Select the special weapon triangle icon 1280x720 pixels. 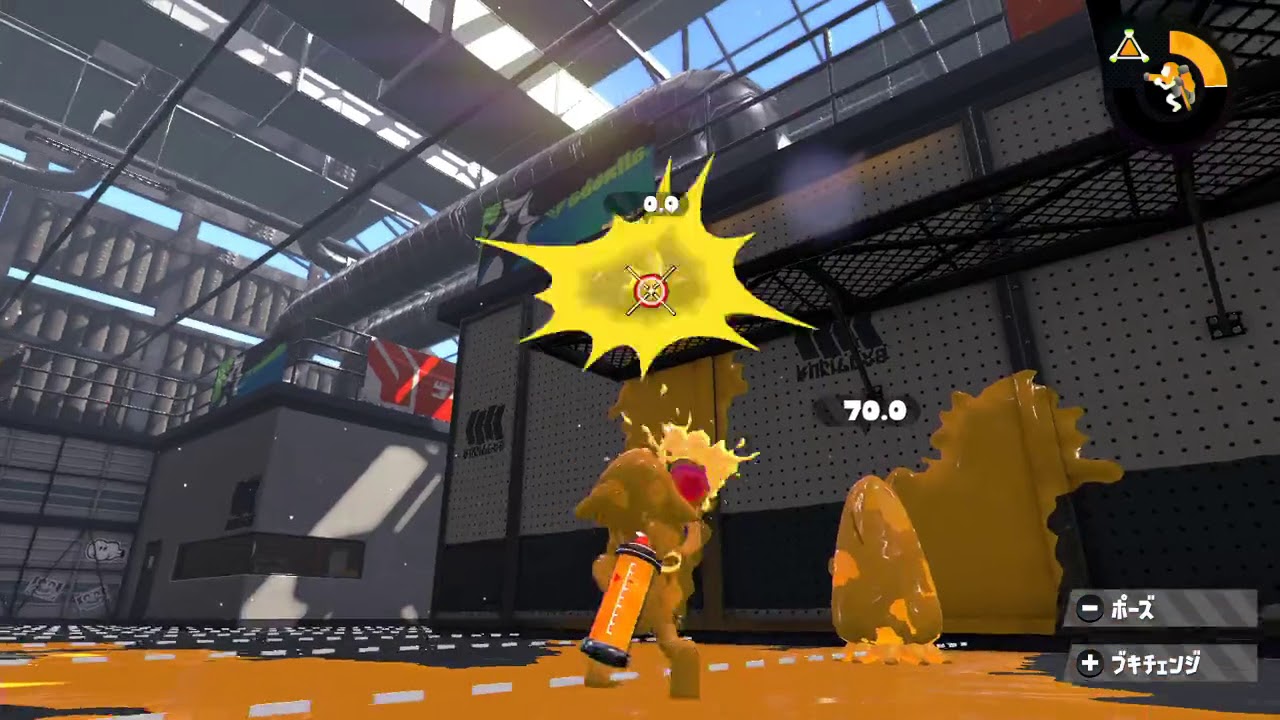click(x=1130, y=45)
